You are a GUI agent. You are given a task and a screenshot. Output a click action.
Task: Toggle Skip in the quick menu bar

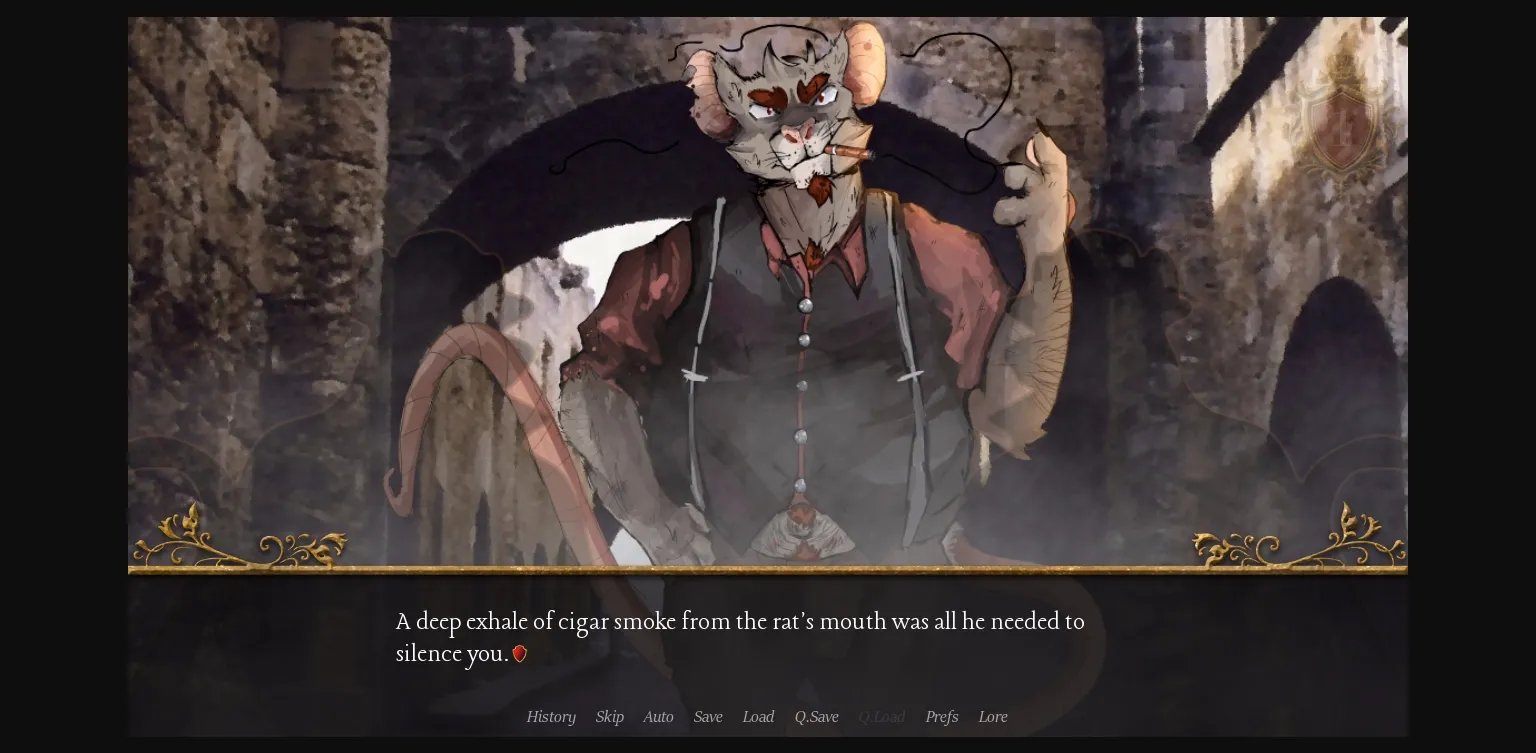tap(610, 717)
